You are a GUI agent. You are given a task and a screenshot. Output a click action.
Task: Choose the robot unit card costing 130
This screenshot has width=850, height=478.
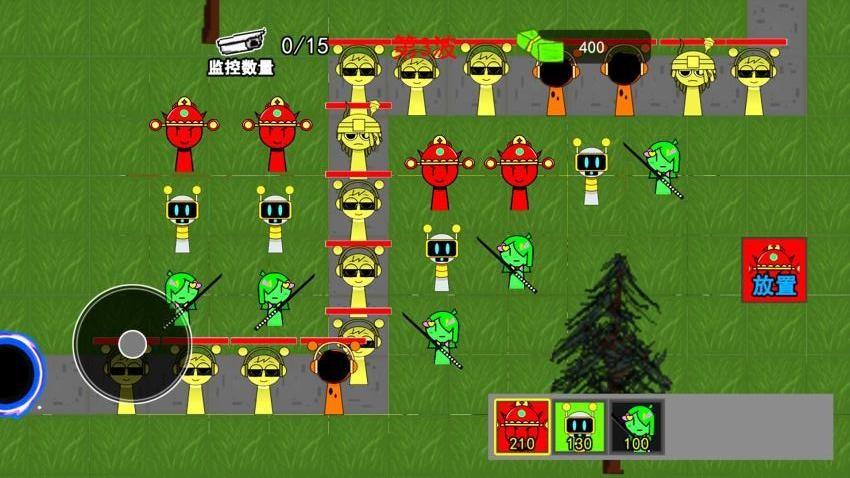click(x=579, y=425)
